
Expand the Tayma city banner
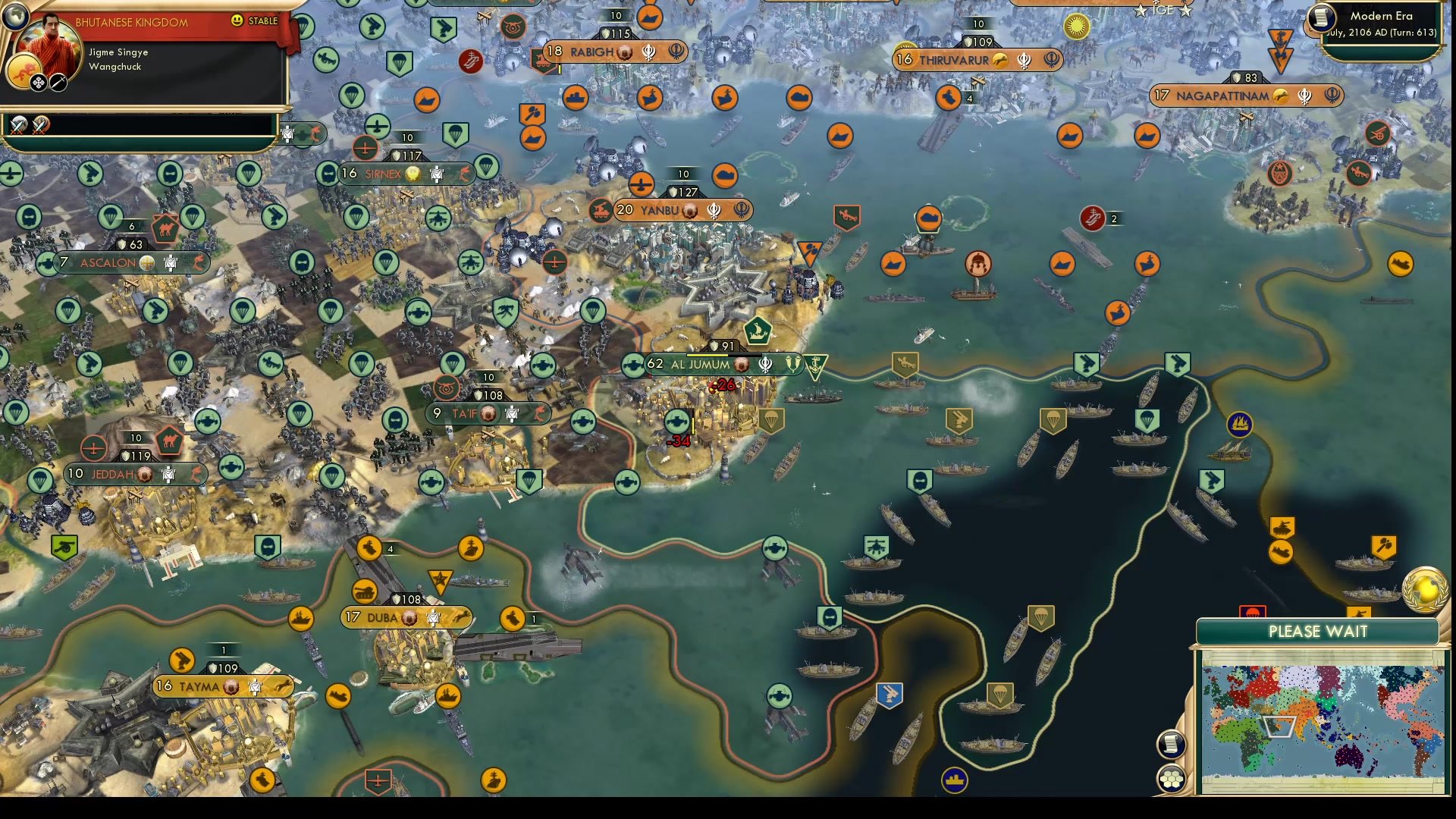point(196,685)
